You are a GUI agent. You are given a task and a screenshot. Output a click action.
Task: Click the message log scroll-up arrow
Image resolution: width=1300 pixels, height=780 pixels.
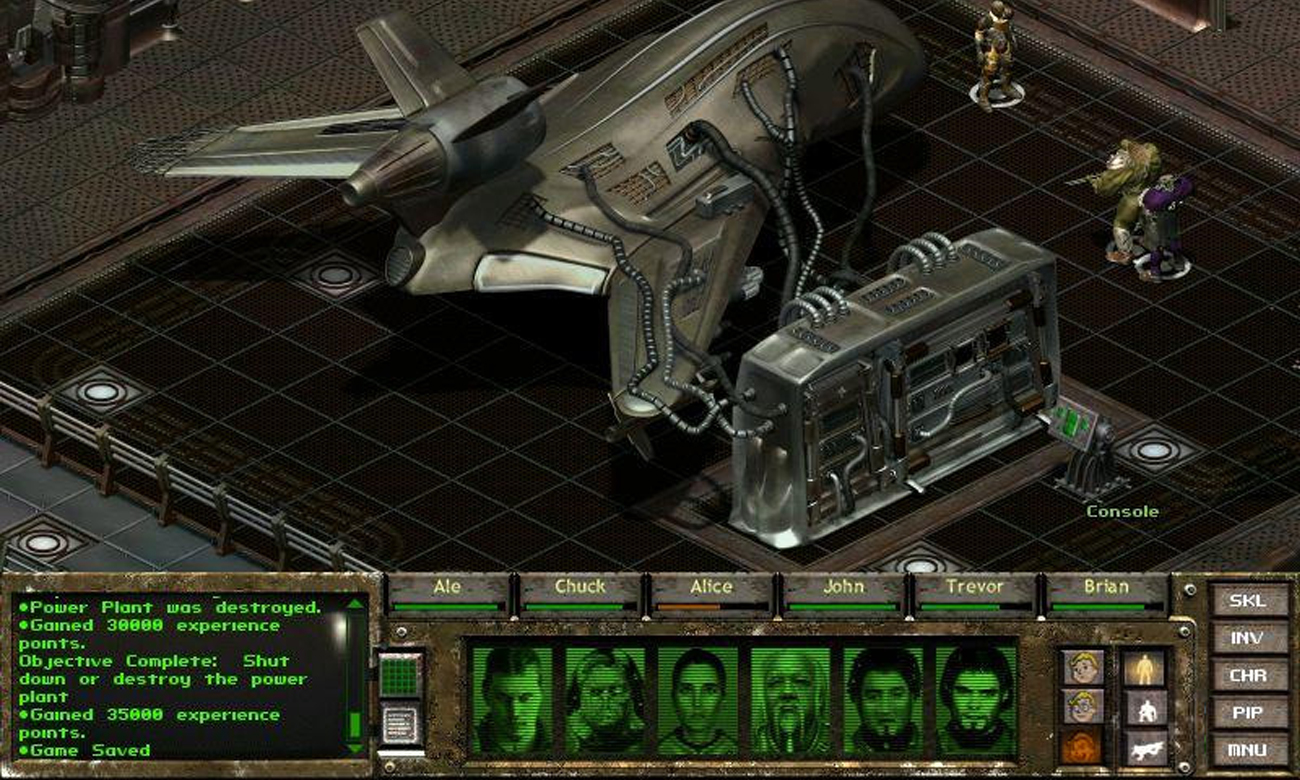[355, 603]
